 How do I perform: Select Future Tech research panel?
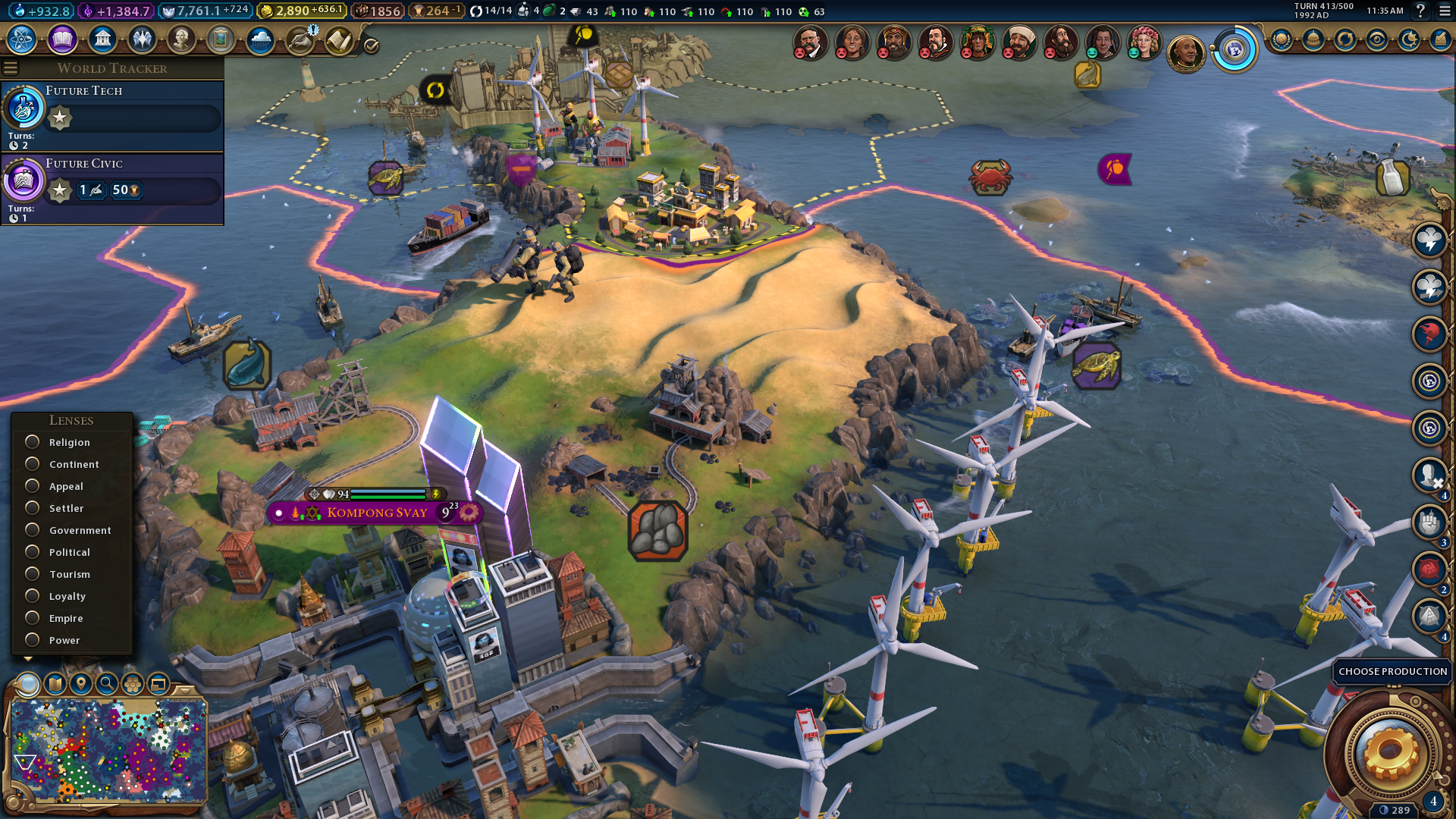click(112, 115)
